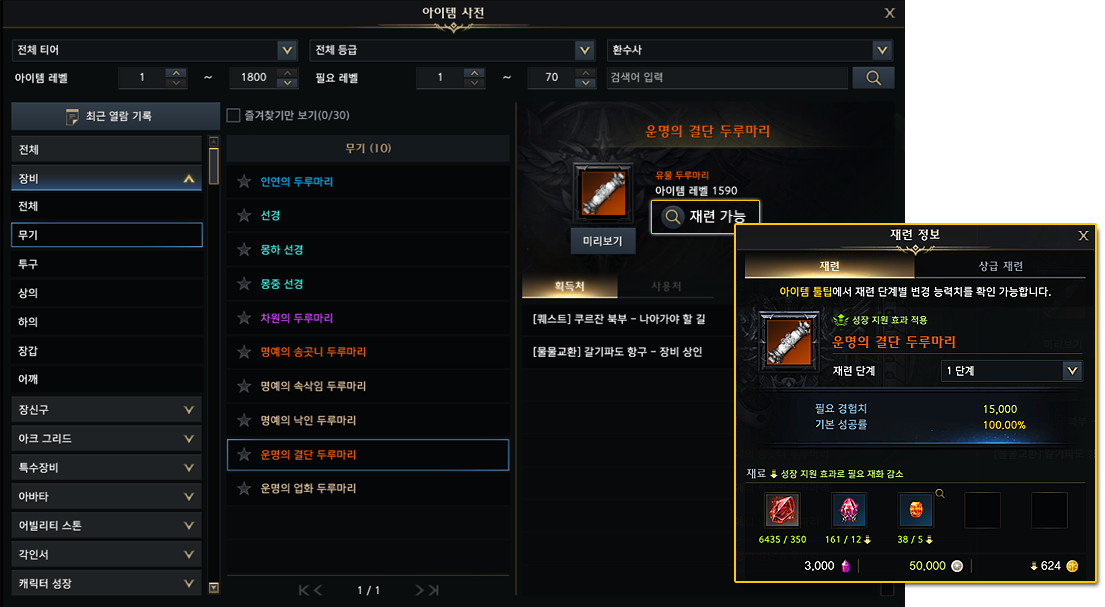Close the 아이템 사전 window

(x=889, y=13)
